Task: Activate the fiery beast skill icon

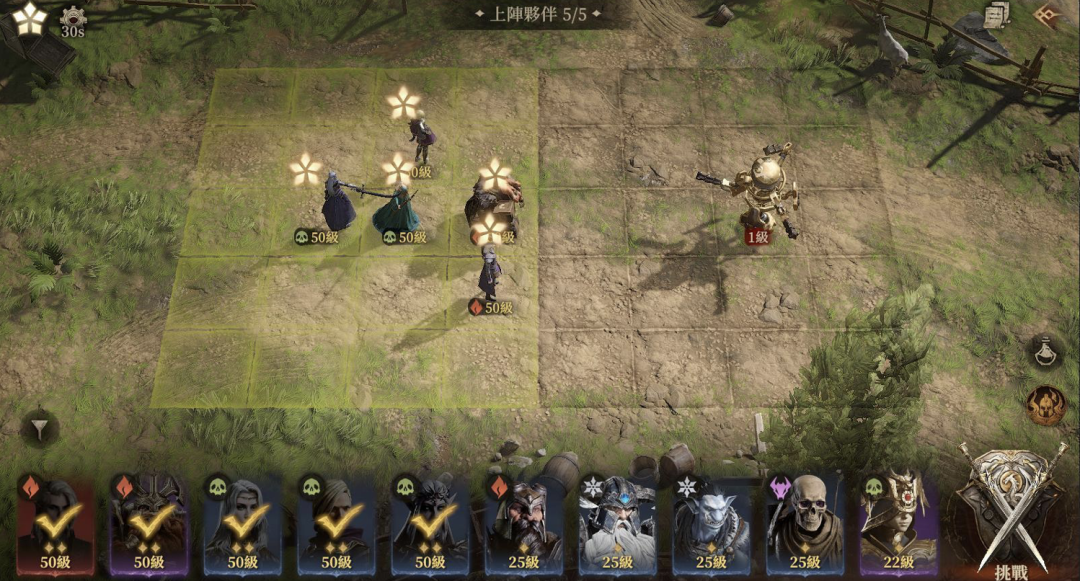Action: [1045, 404]
